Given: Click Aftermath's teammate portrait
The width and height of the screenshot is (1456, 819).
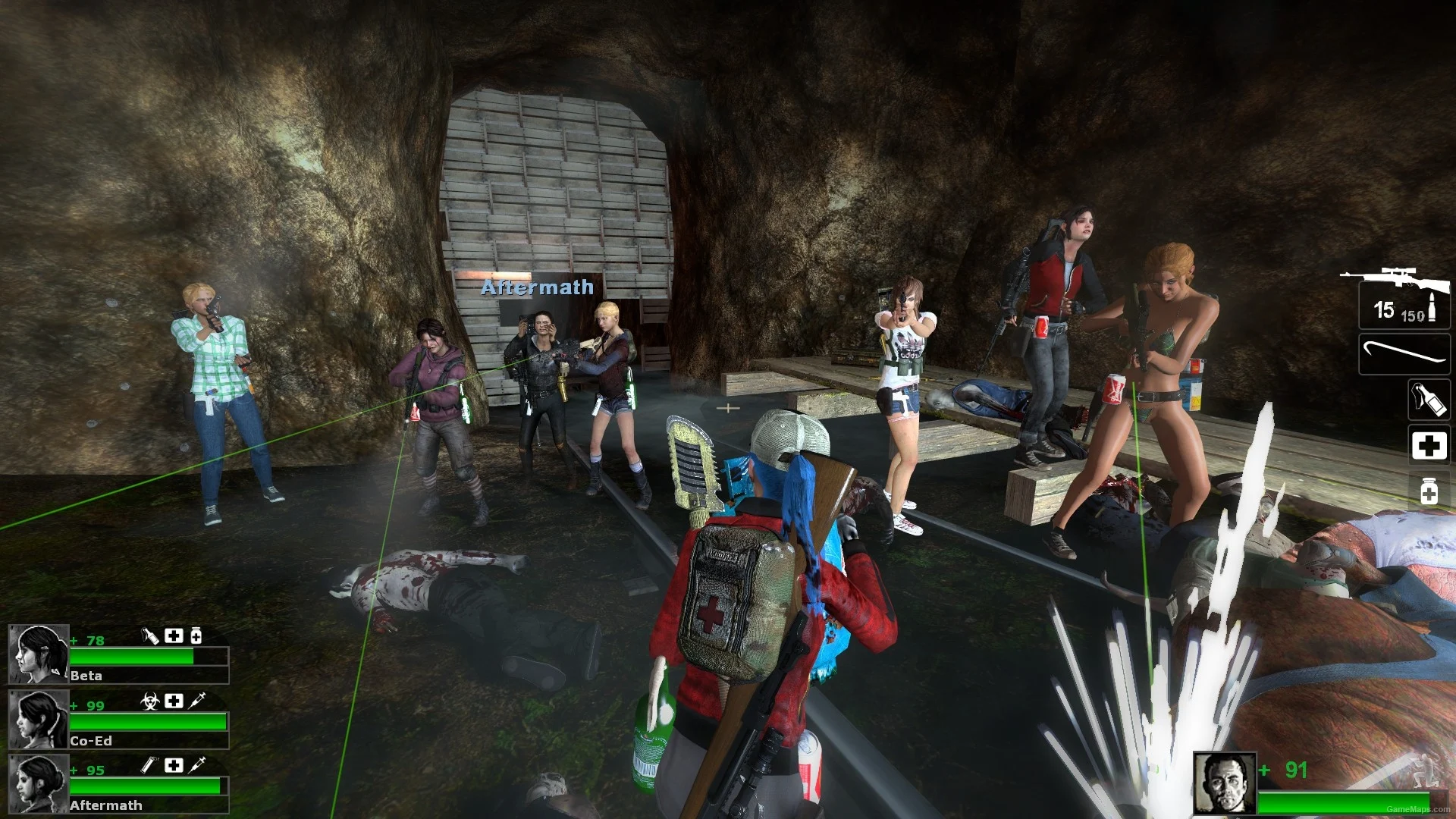Looking at the screenshot, I should tap(39, 783).
